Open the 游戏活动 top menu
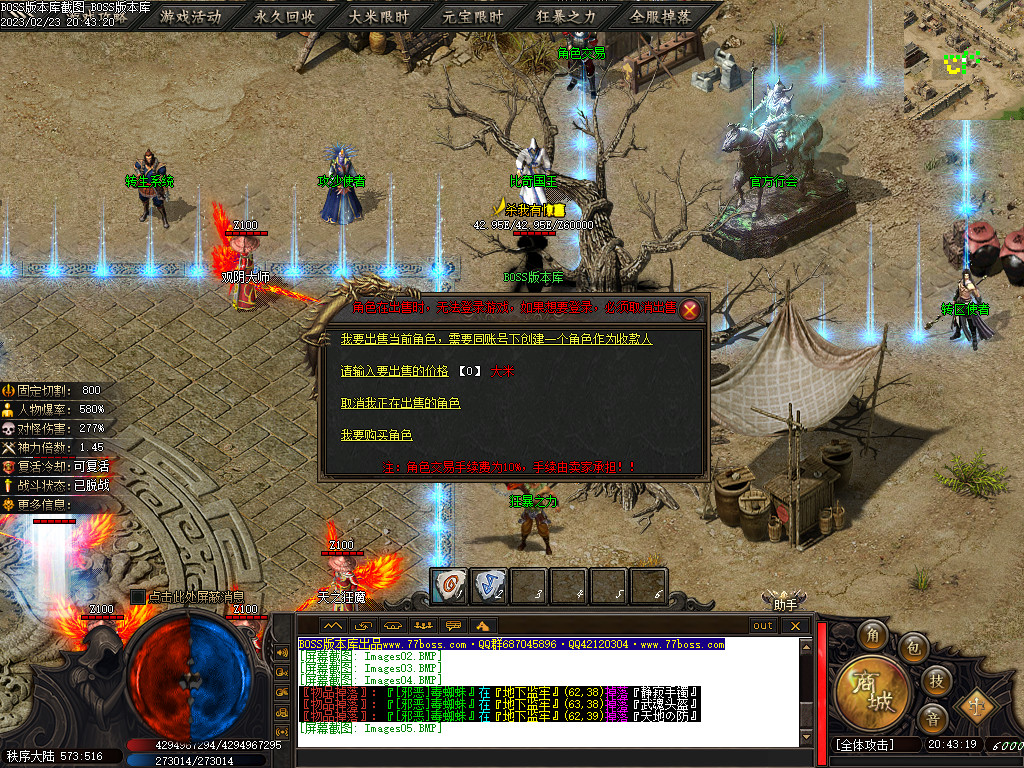Screen dimensions: 1024x768 (190, 16)
